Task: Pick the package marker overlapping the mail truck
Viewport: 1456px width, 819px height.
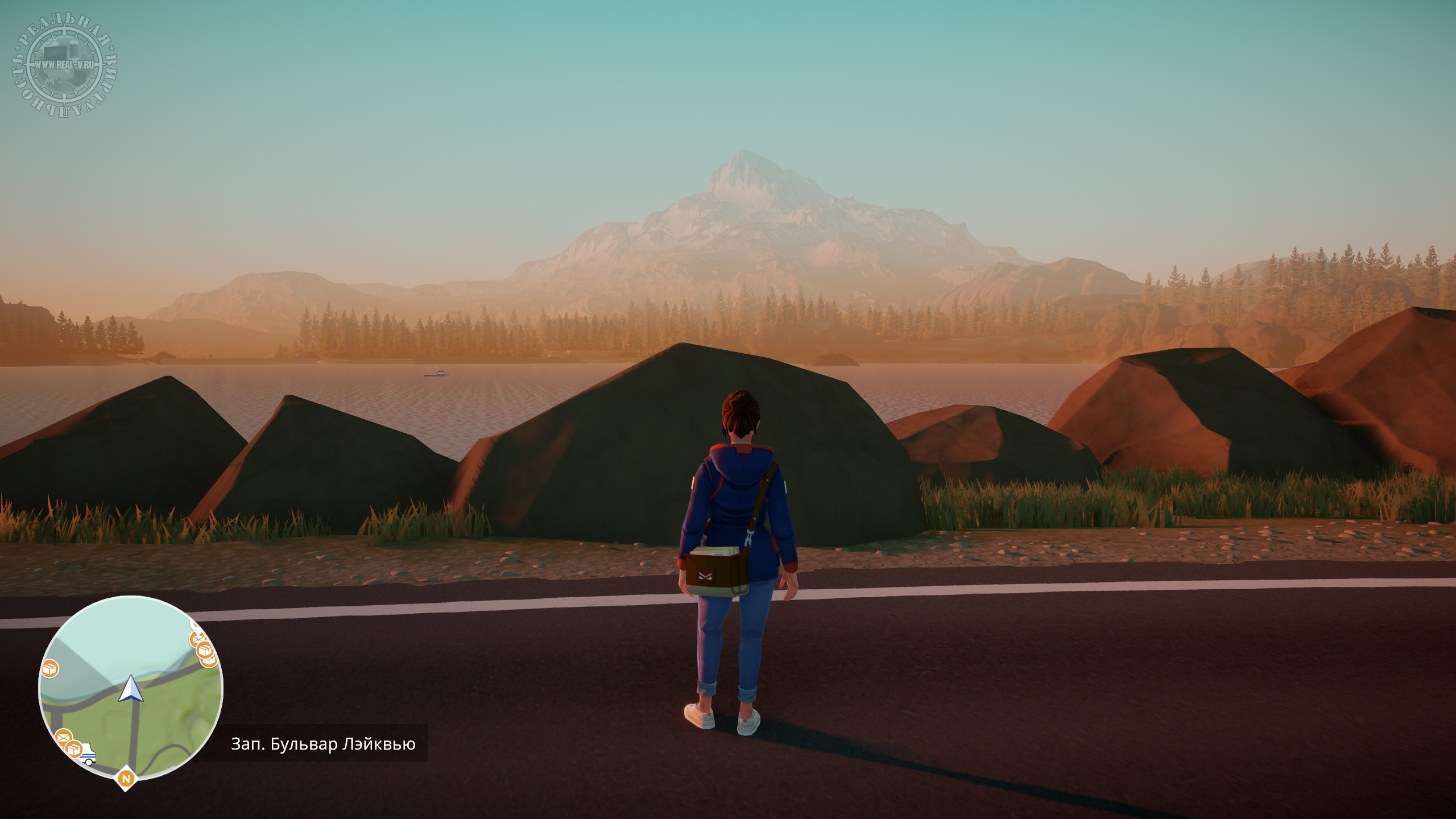Action: (x=73, y=748)
